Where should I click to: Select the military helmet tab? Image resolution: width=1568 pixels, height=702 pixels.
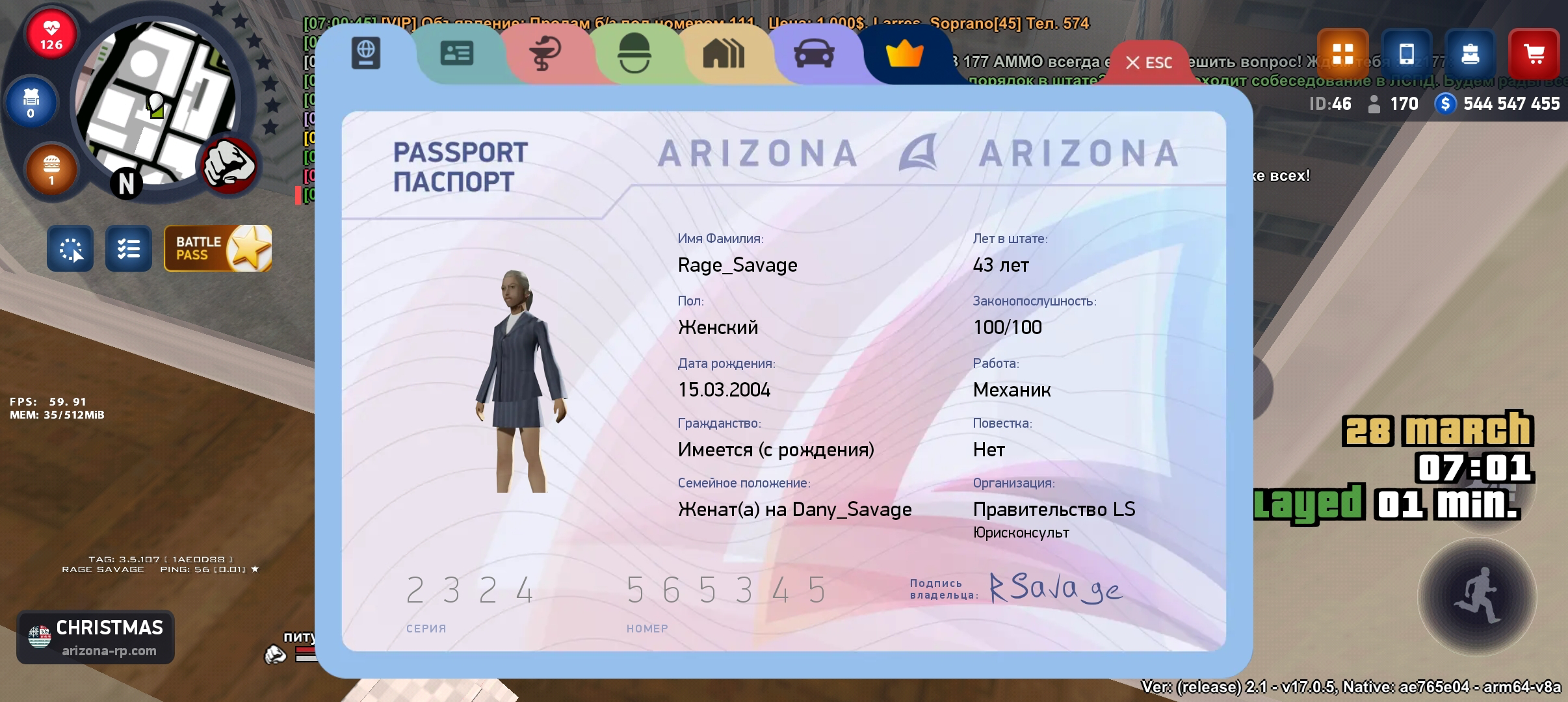pyautogui.click(x=634, y=54)
